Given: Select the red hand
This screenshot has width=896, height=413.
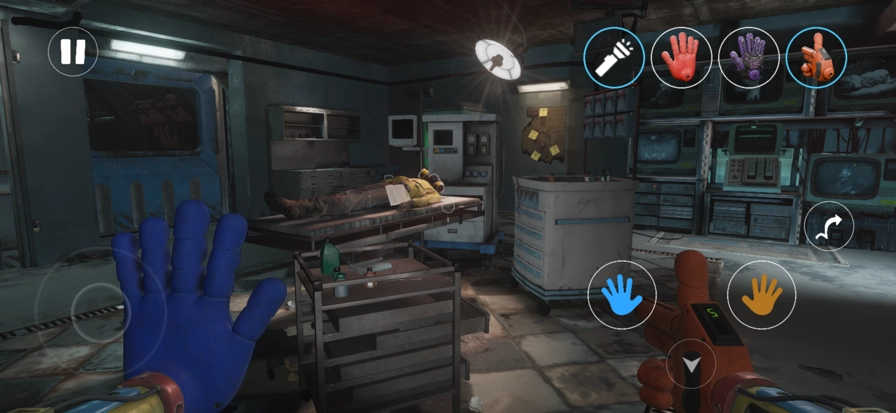Looking at the screenshot, I should point(681,56).
